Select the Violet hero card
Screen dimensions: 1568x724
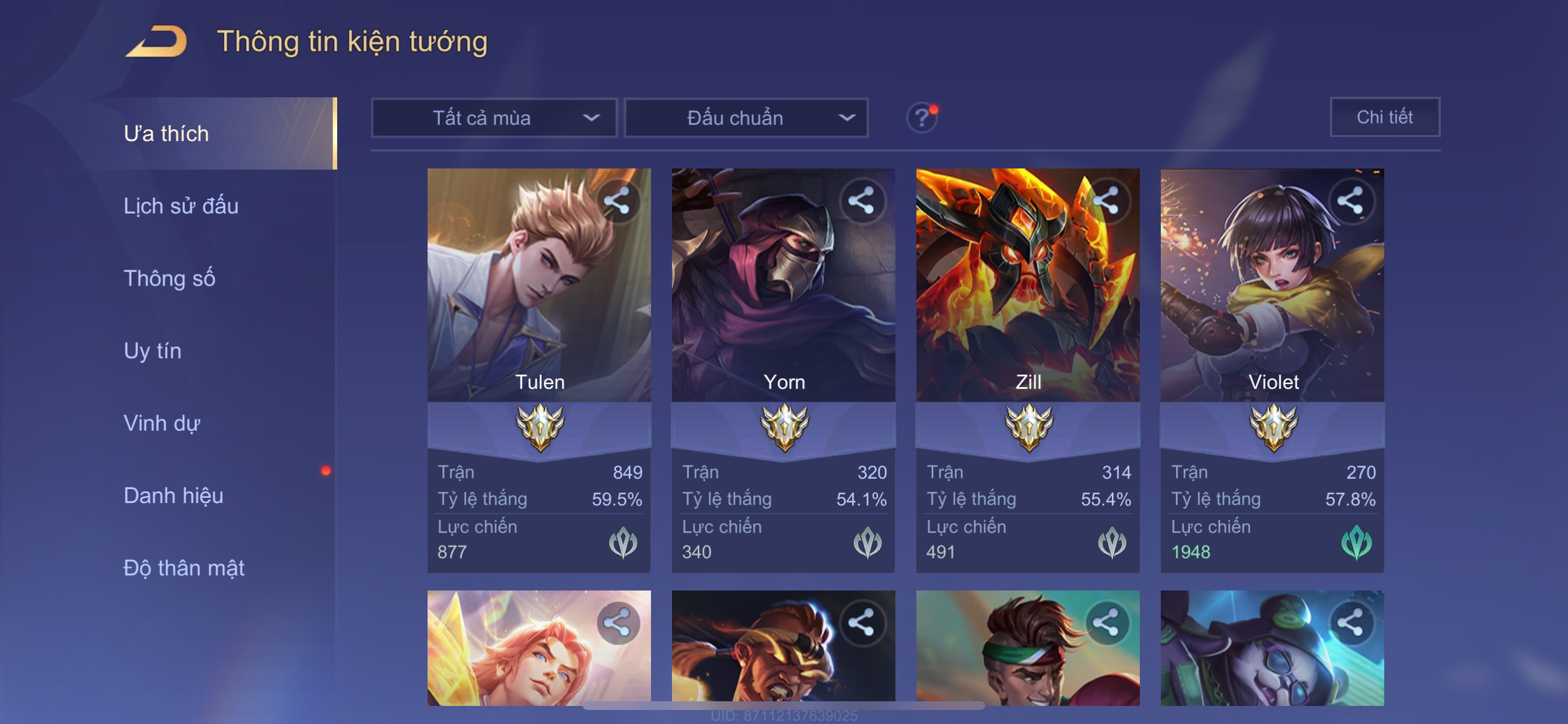(1272, 304)
